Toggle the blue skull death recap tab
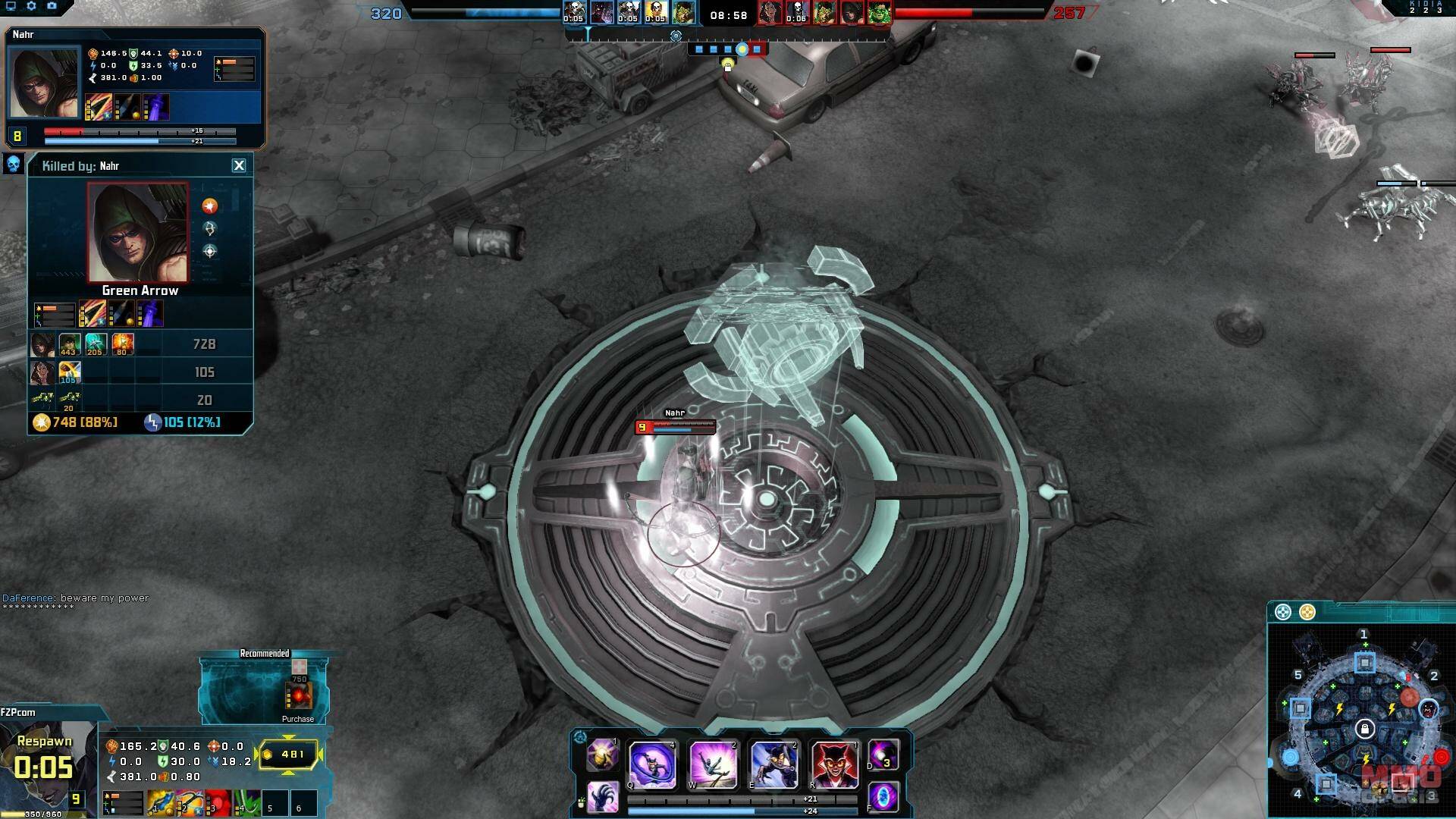 (x=13, y=164)
